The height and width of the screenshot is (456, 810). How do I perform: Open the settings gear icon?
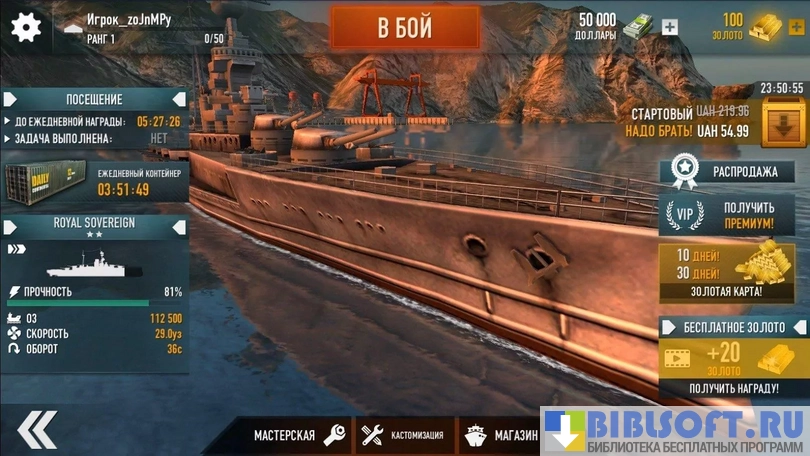pos(25,27)
